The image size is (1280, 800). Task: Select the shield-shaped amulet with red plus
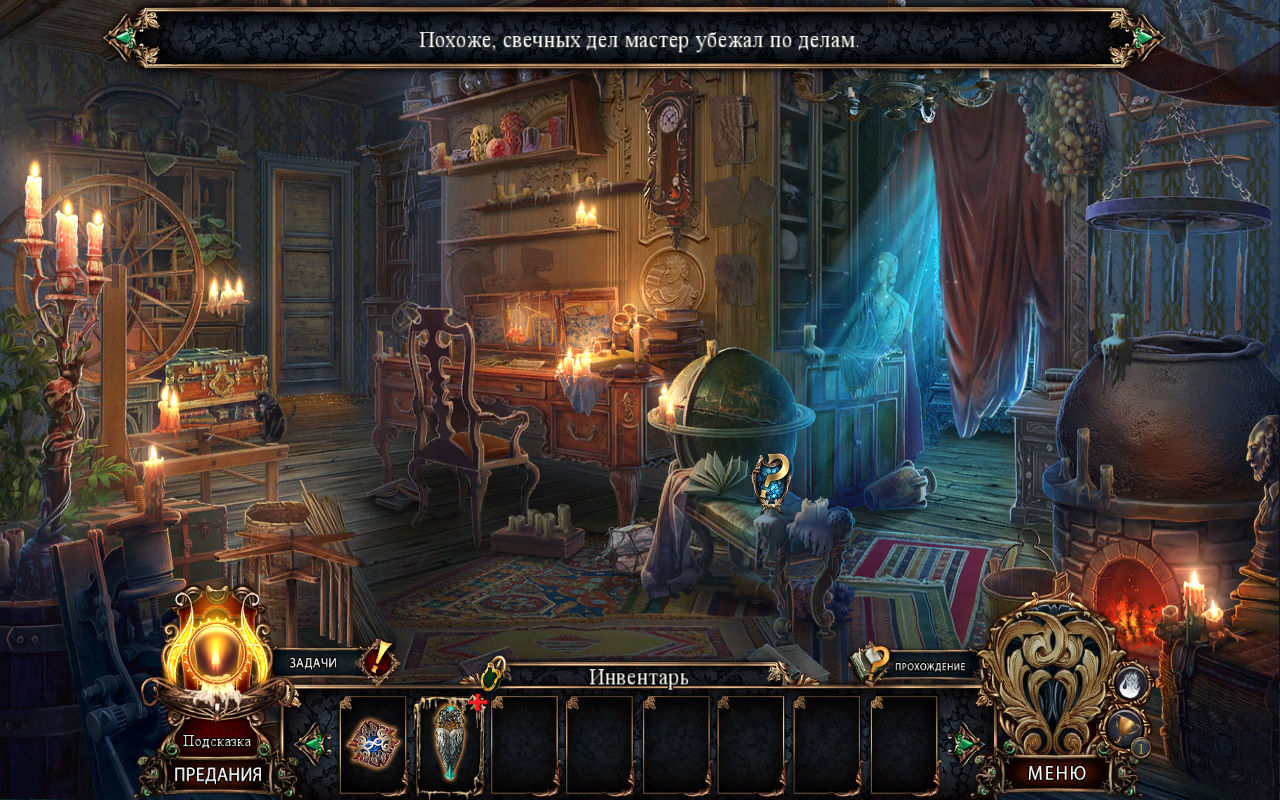(448, 742)
